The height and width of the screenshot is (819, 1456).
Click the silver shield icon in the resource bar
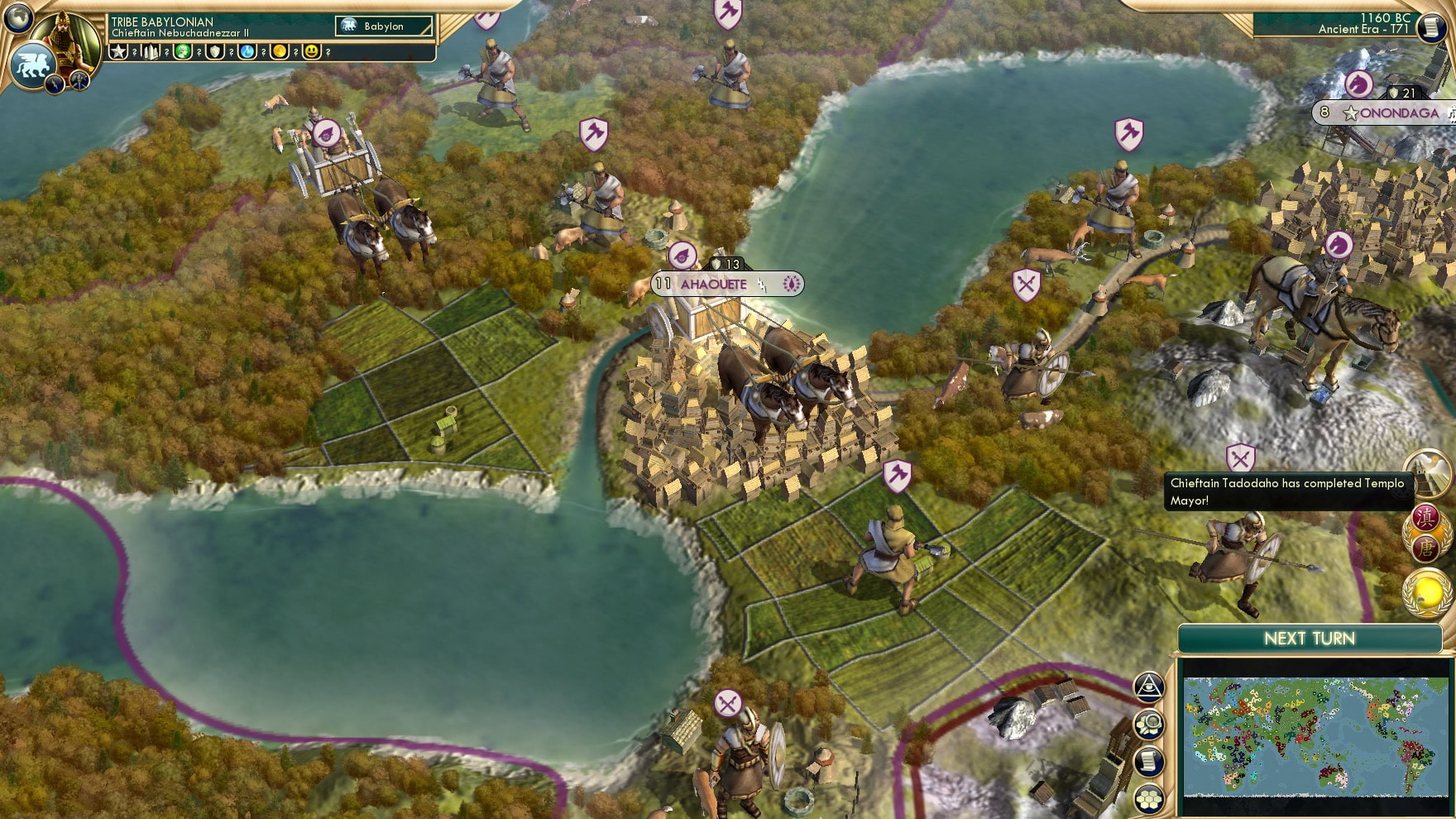click(215, 53)
